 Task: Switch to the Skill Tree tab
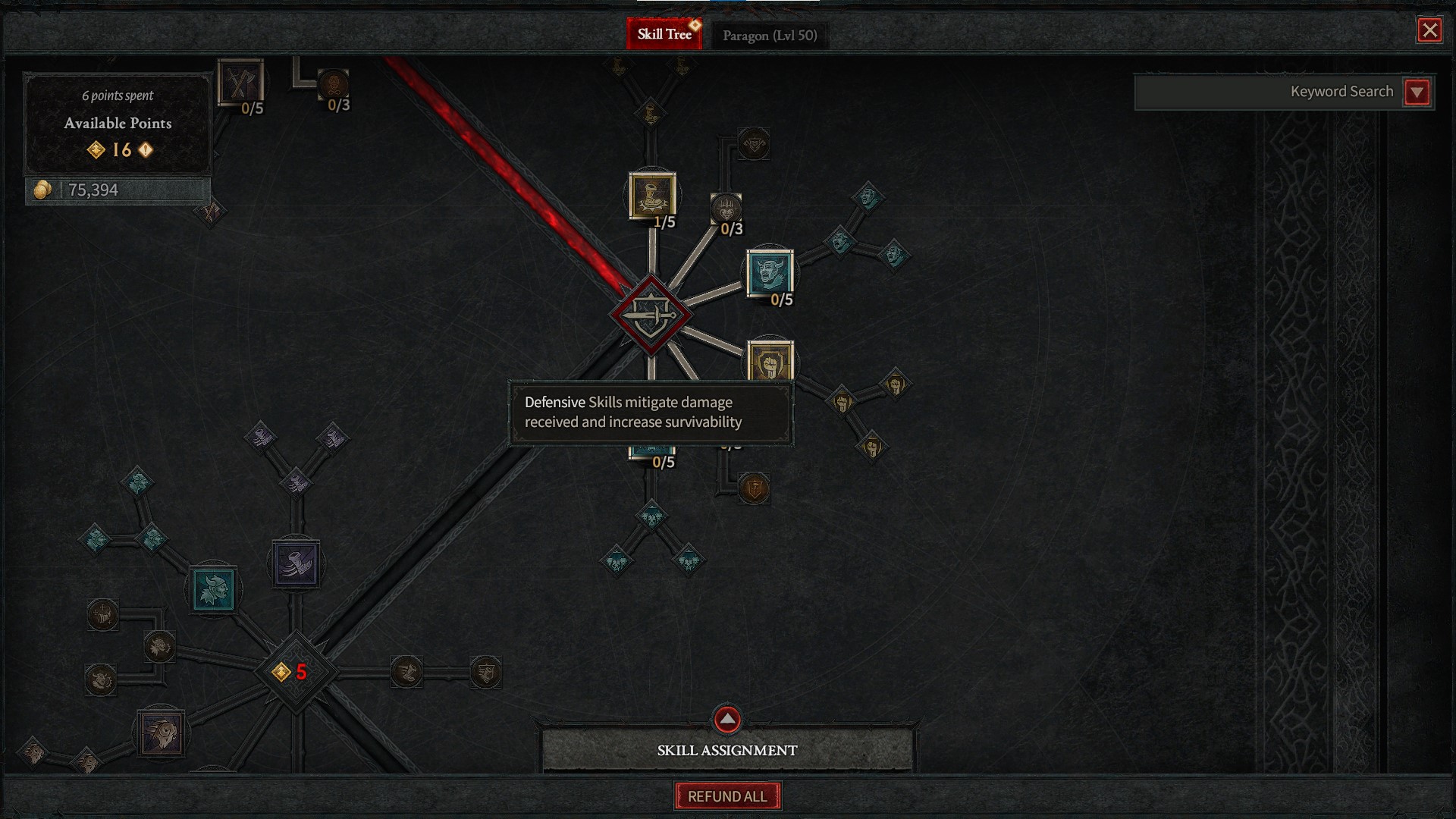pyautogui.click(x=664, y=34)
